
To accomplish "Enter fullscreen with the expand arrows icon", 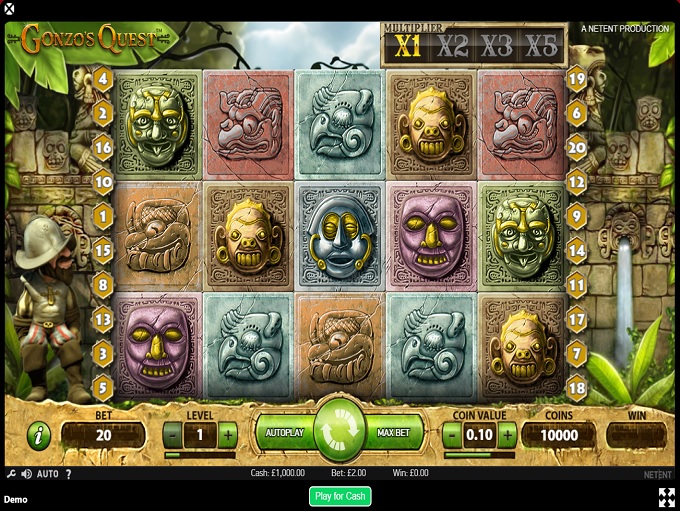I will [666, 497].
